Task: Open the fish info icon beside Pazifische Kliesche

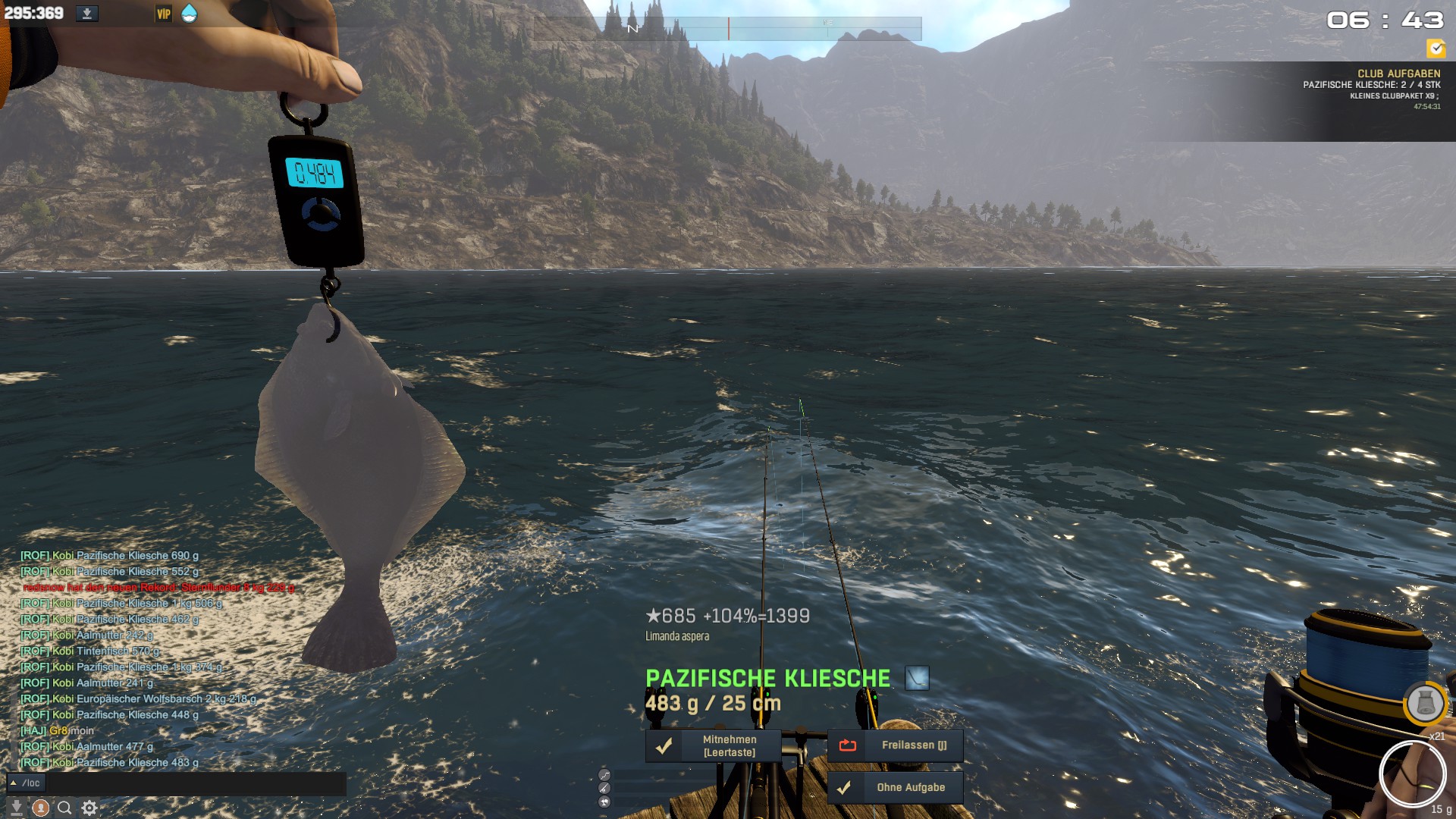Action: click(917, 678)
